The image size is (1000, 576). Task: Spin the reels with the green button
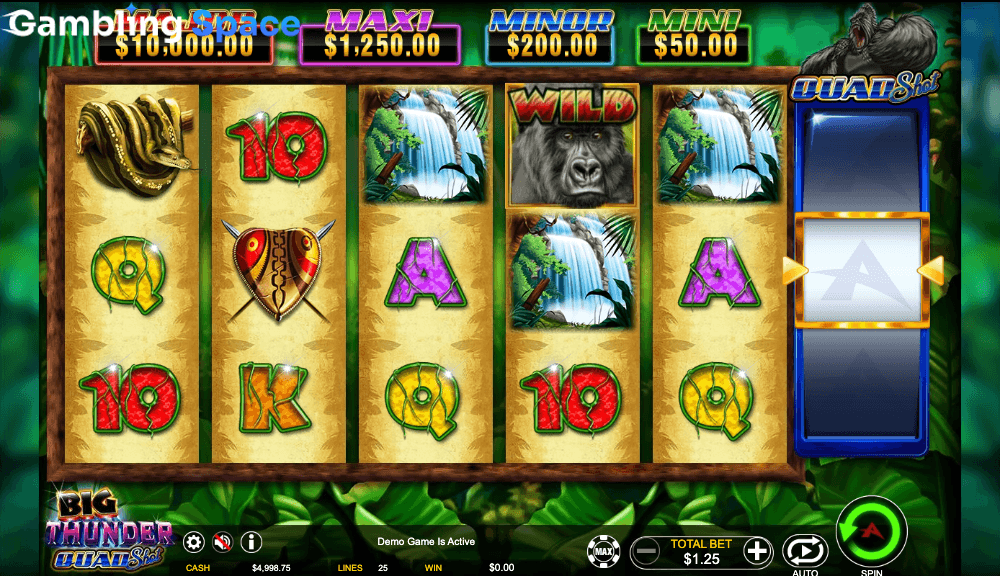[x=870, y=530]
